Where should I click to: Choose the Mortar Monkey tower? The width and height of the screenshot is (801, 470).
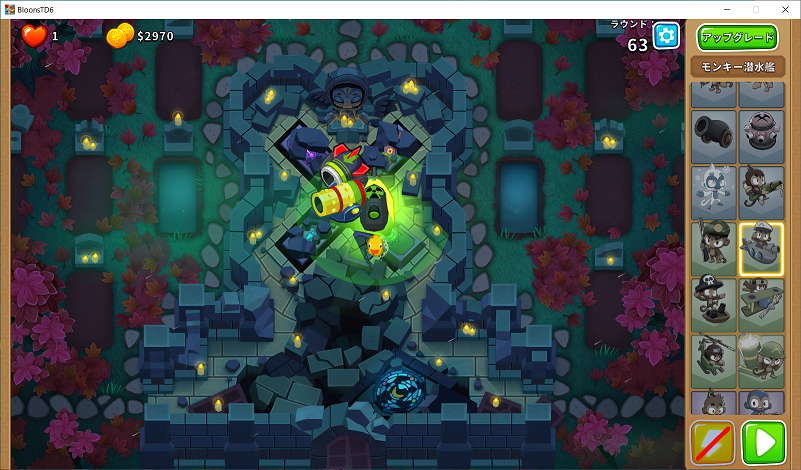point(762,360)
